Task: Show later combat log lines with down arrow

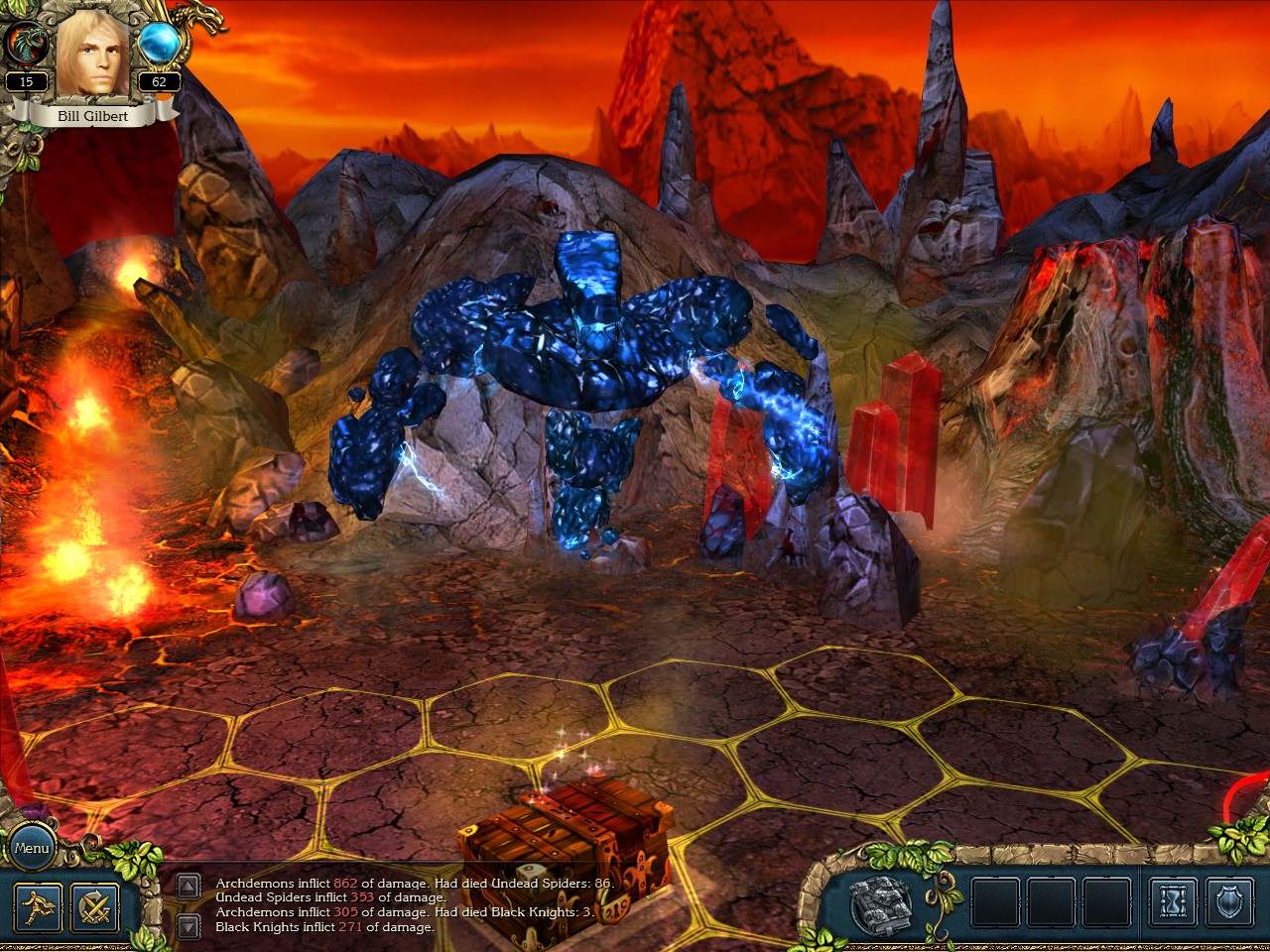Action: point(189,926)
